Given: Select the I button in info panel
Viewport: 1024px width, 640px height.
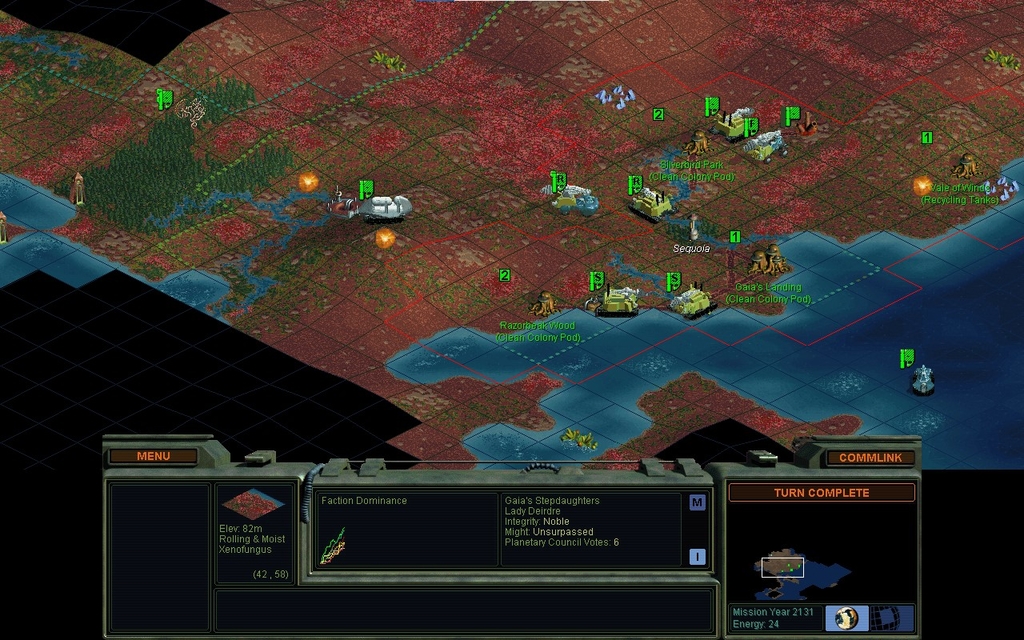Looking at the screenshot, I should (x=697, y=557).
